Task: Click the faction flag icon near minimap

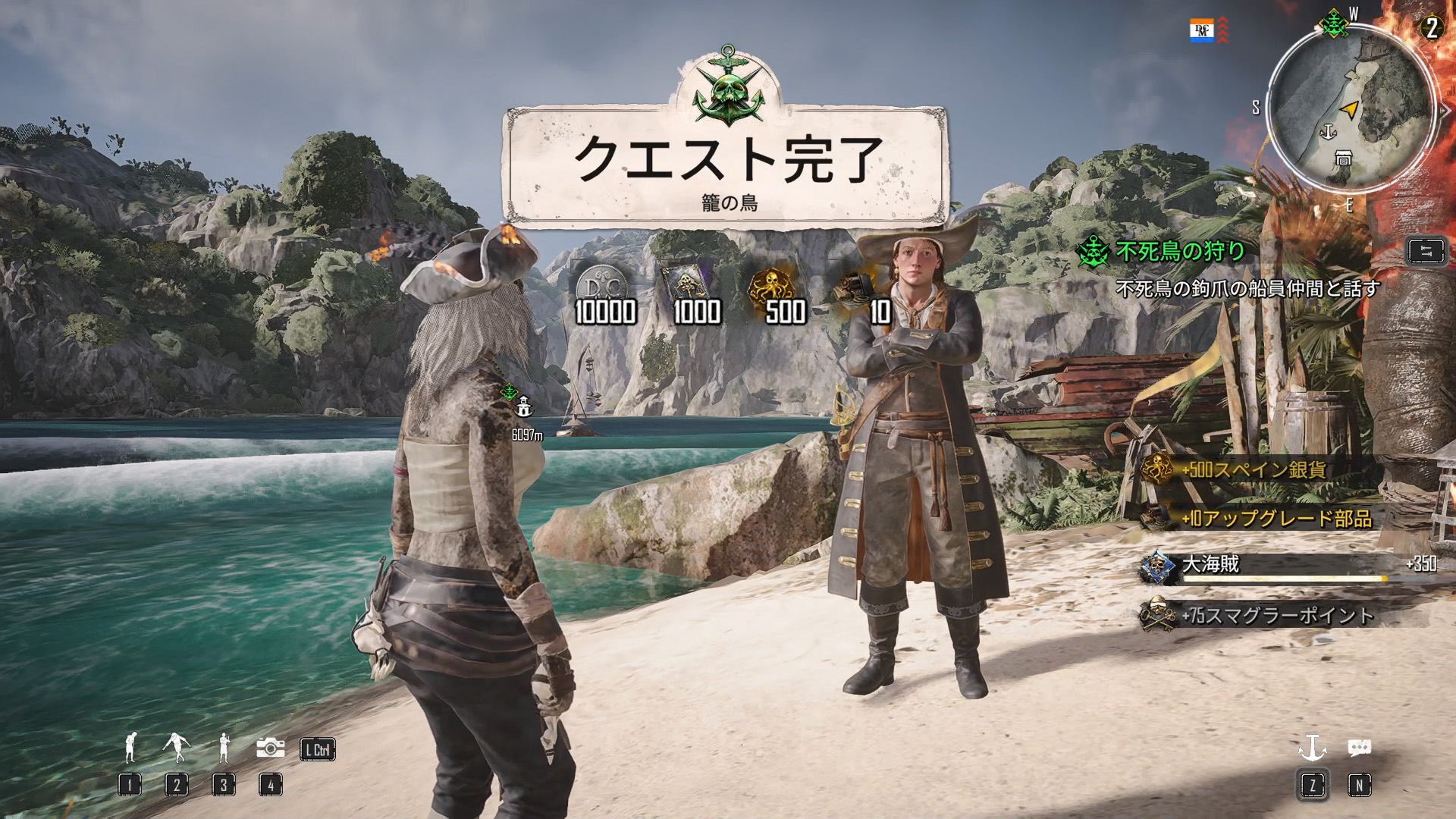Action: [x=1202, y=31]
